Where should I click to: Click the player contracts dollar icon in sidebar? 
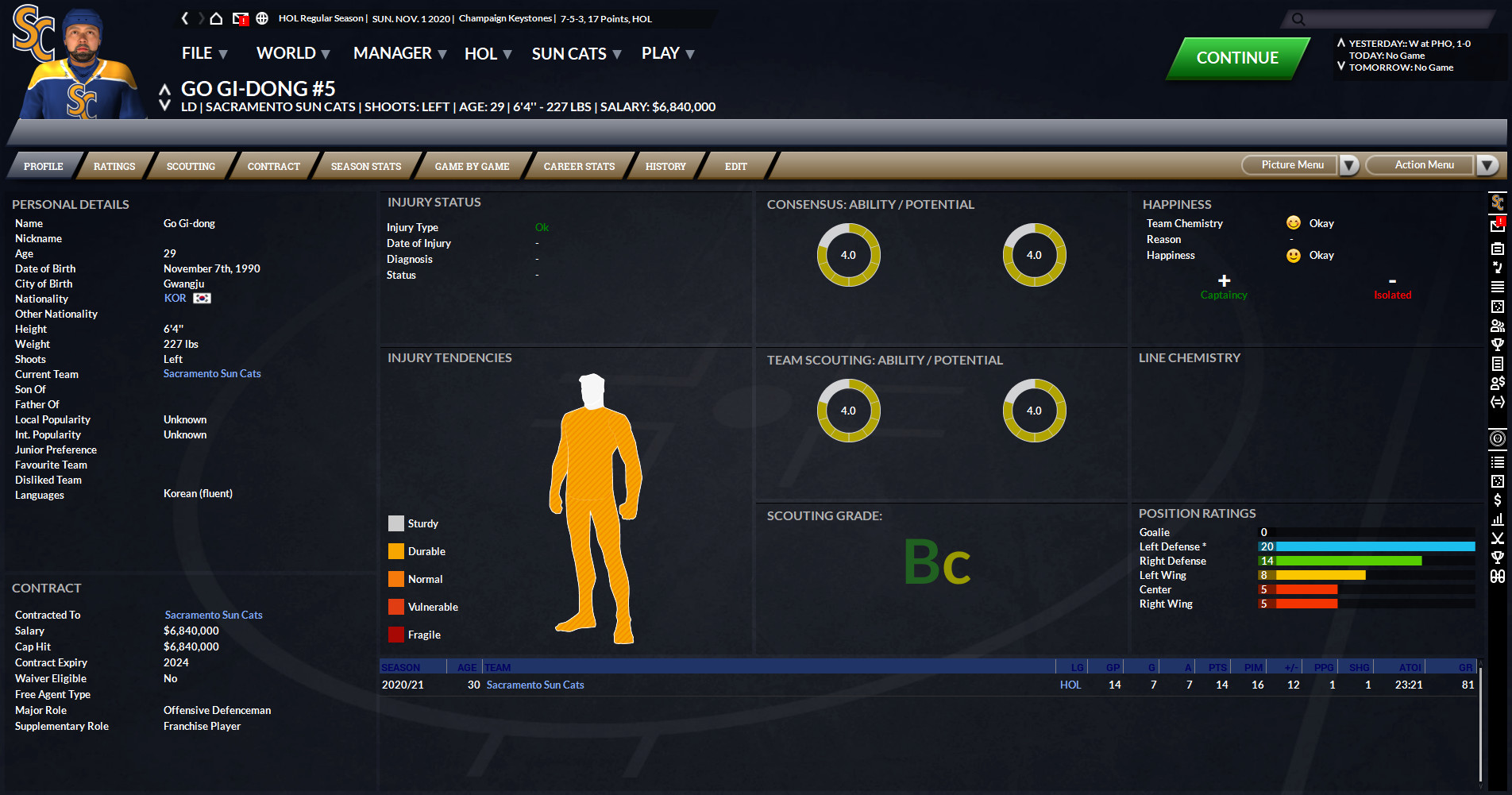point(1498,382)
